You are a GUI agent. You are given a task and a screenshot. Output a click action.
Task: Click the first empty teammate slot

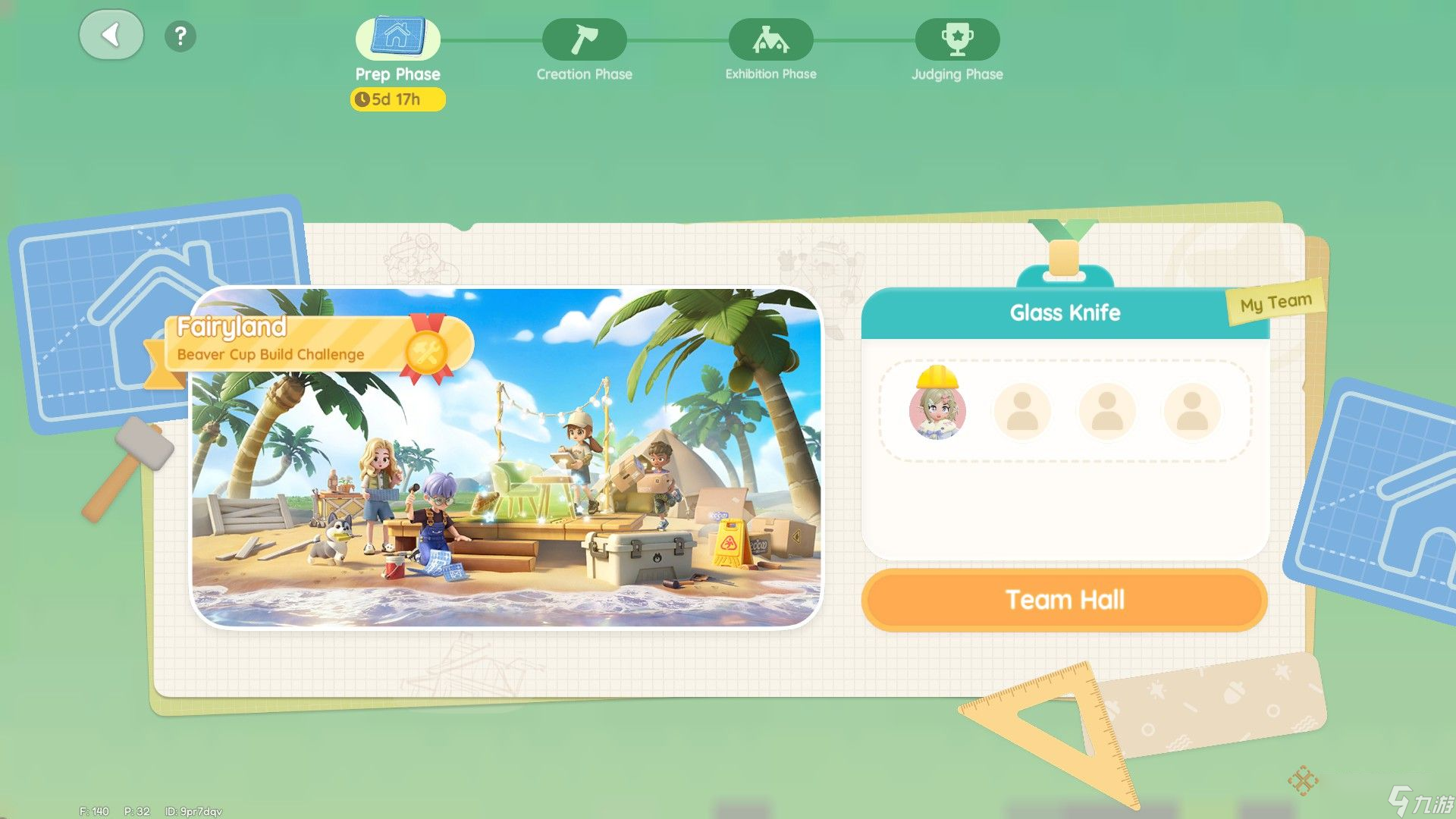tap(1023, 411)
